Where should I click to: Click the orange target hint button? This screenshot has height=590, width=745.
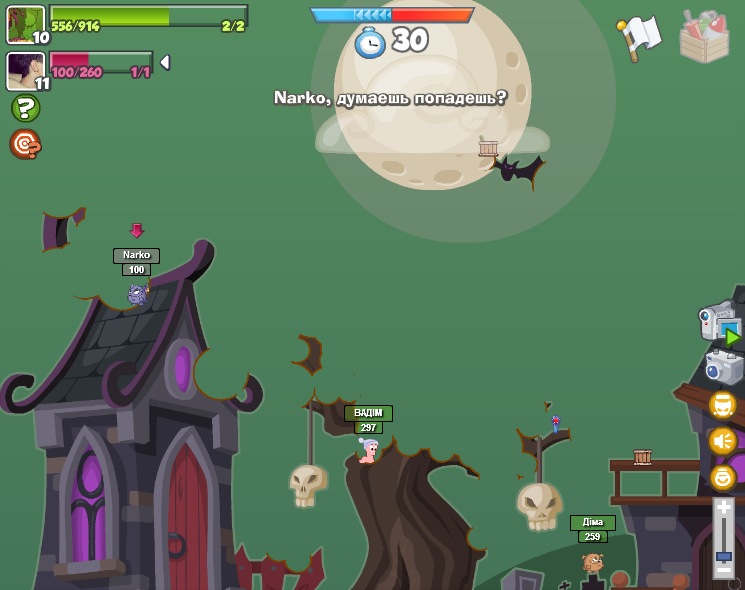(x=25, y=145)
